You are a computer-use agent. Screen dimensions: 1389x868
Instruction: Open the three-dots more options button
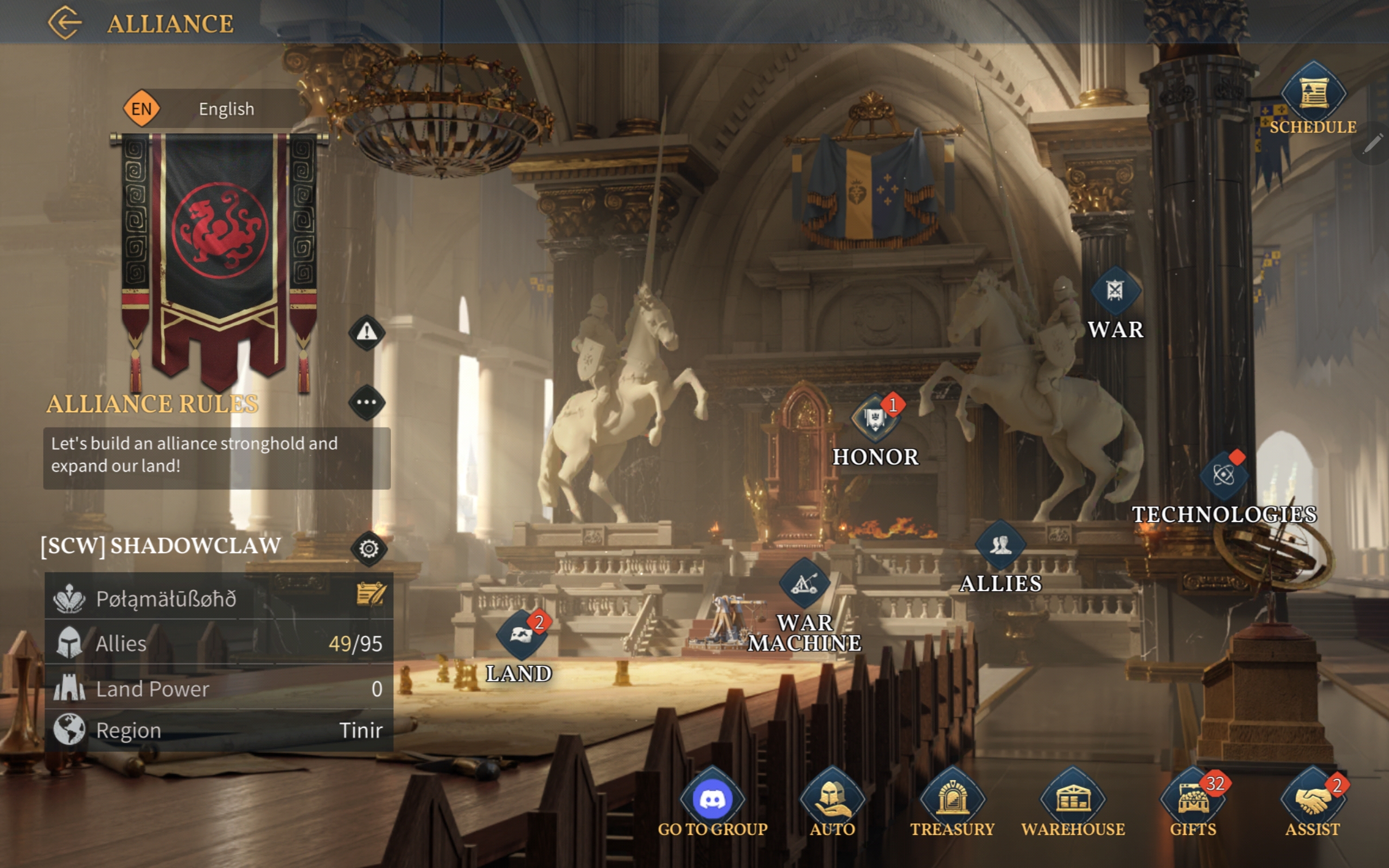coord(367,403)
